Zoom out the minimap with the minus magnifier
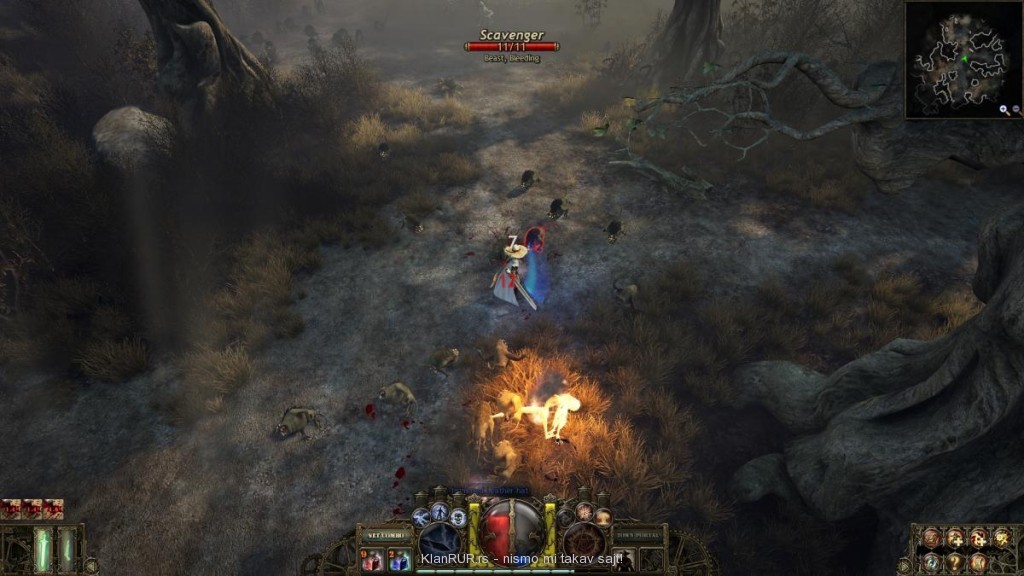 pos(1014,110)
